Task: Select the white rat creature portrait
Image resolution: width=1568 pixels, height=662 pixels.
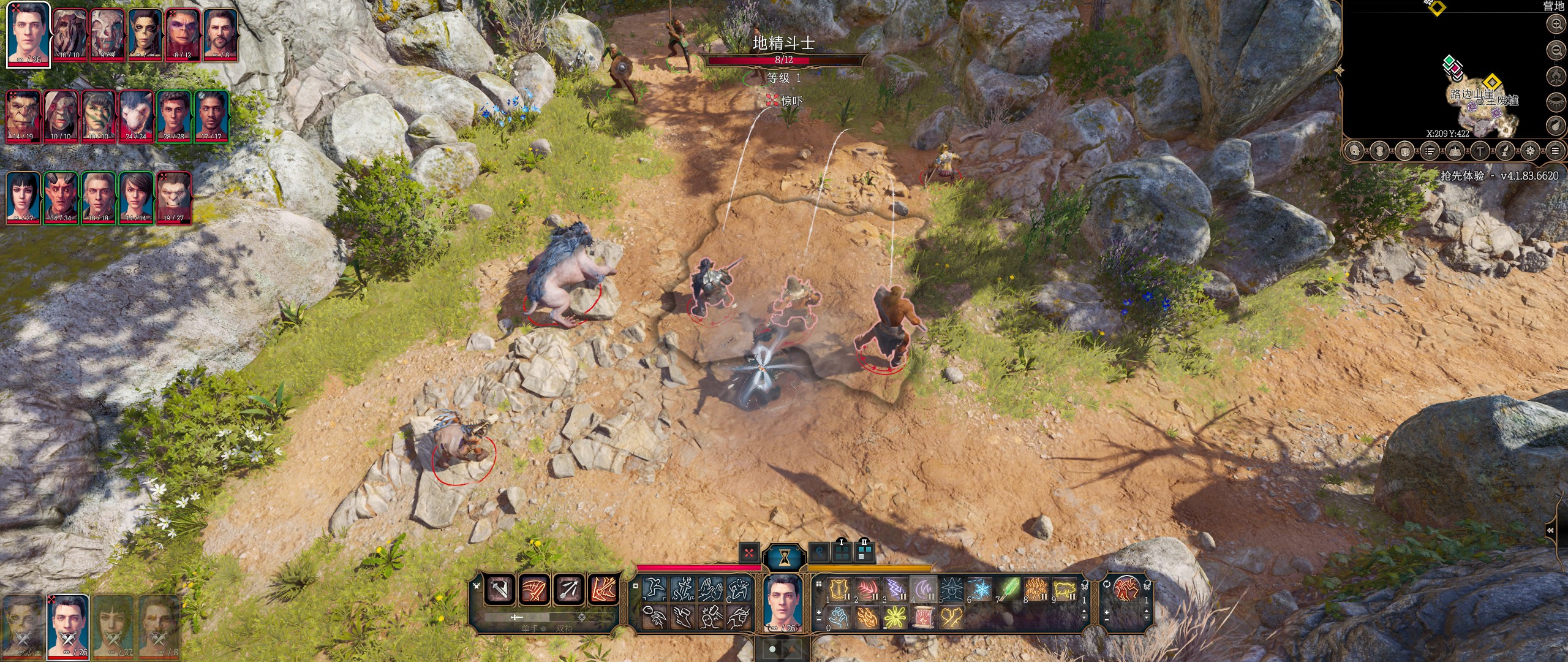Action: [x=136, y=116]
